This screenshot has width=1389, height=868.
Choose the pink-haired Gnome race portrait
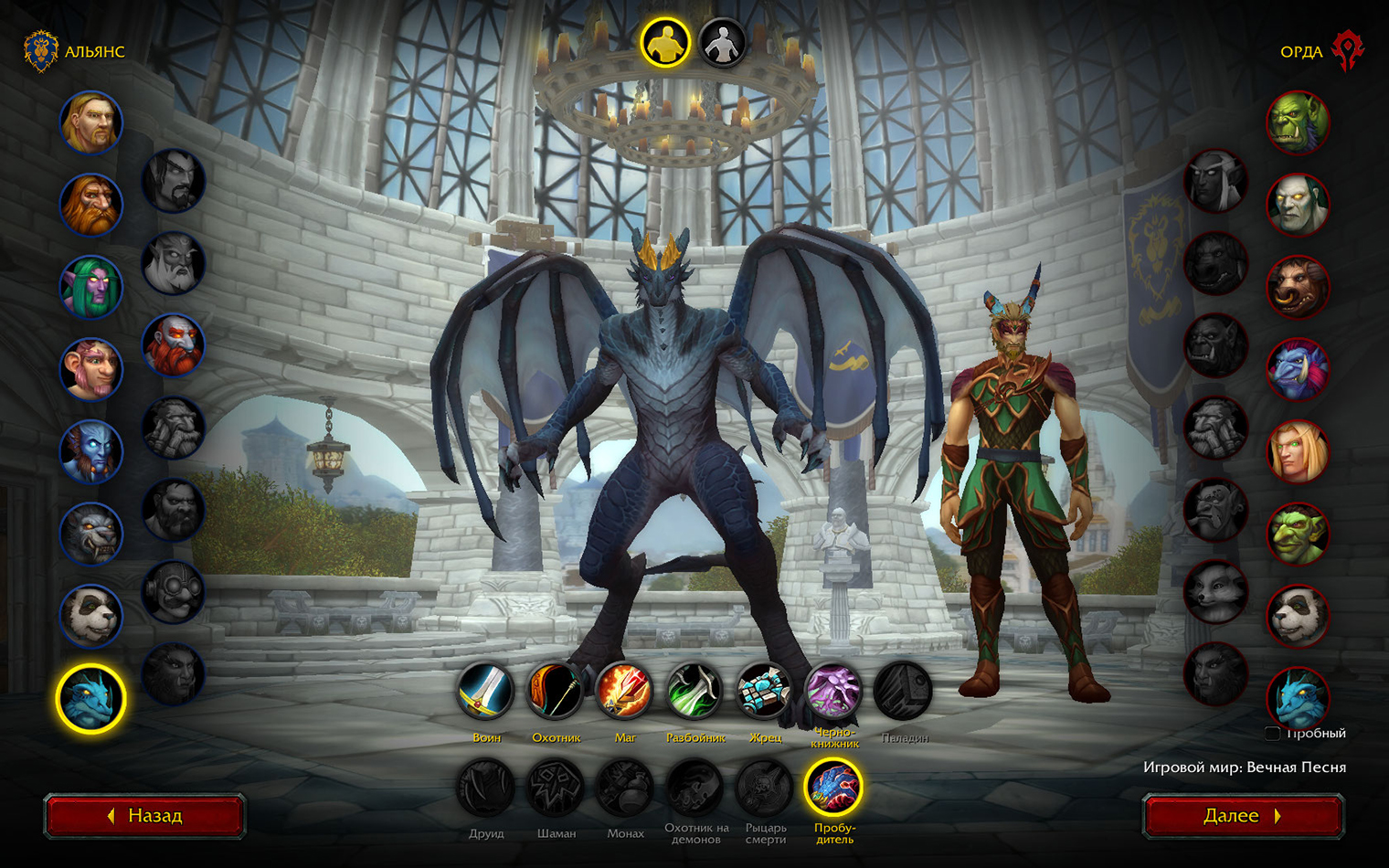[x=91, y=369]
